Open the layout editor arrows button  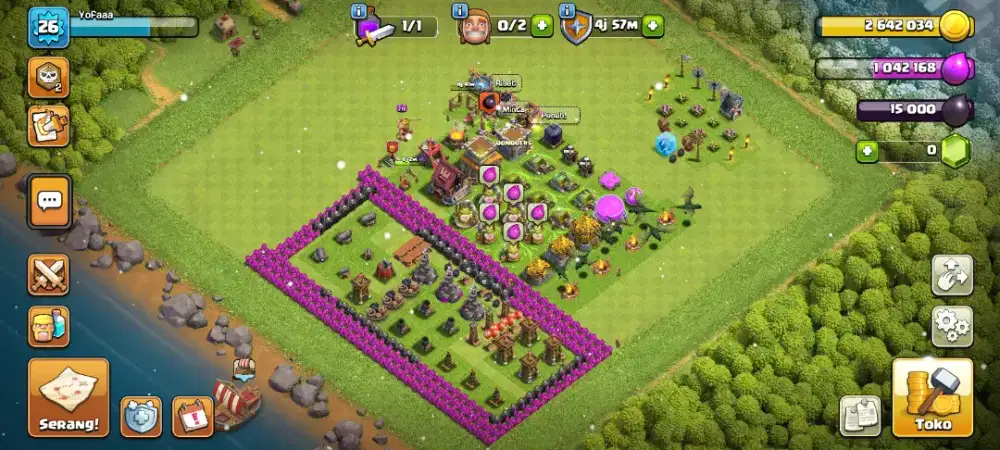tap(952, 275)
